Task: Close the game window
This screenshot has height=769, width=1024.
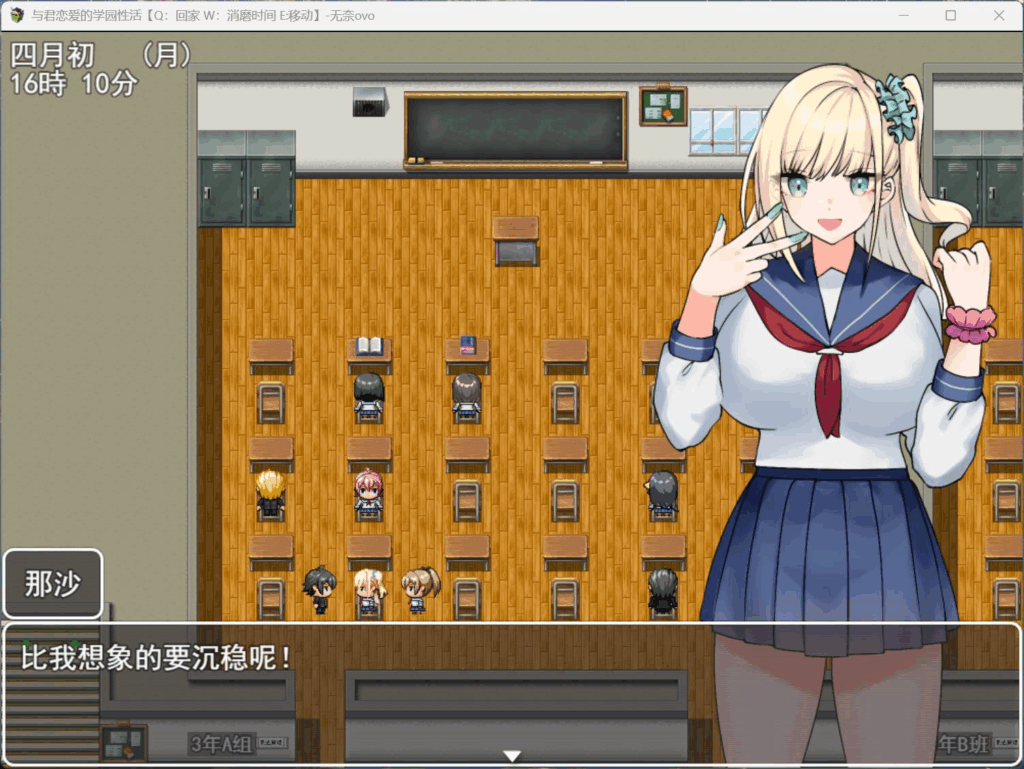Action: click(998, 16)
